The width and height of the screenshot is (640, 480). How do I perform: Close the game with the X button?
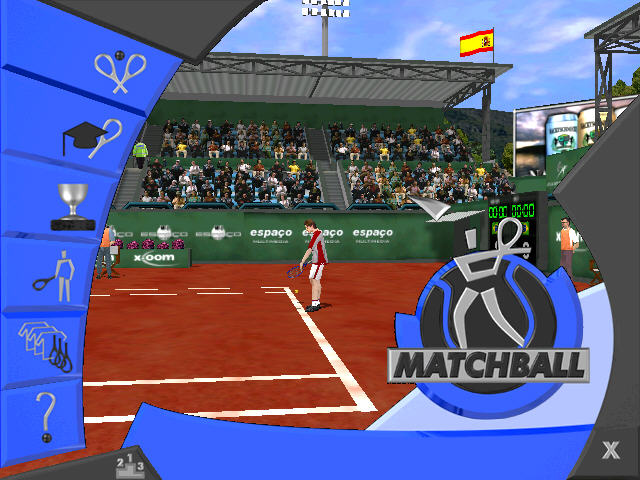point(610,450)
